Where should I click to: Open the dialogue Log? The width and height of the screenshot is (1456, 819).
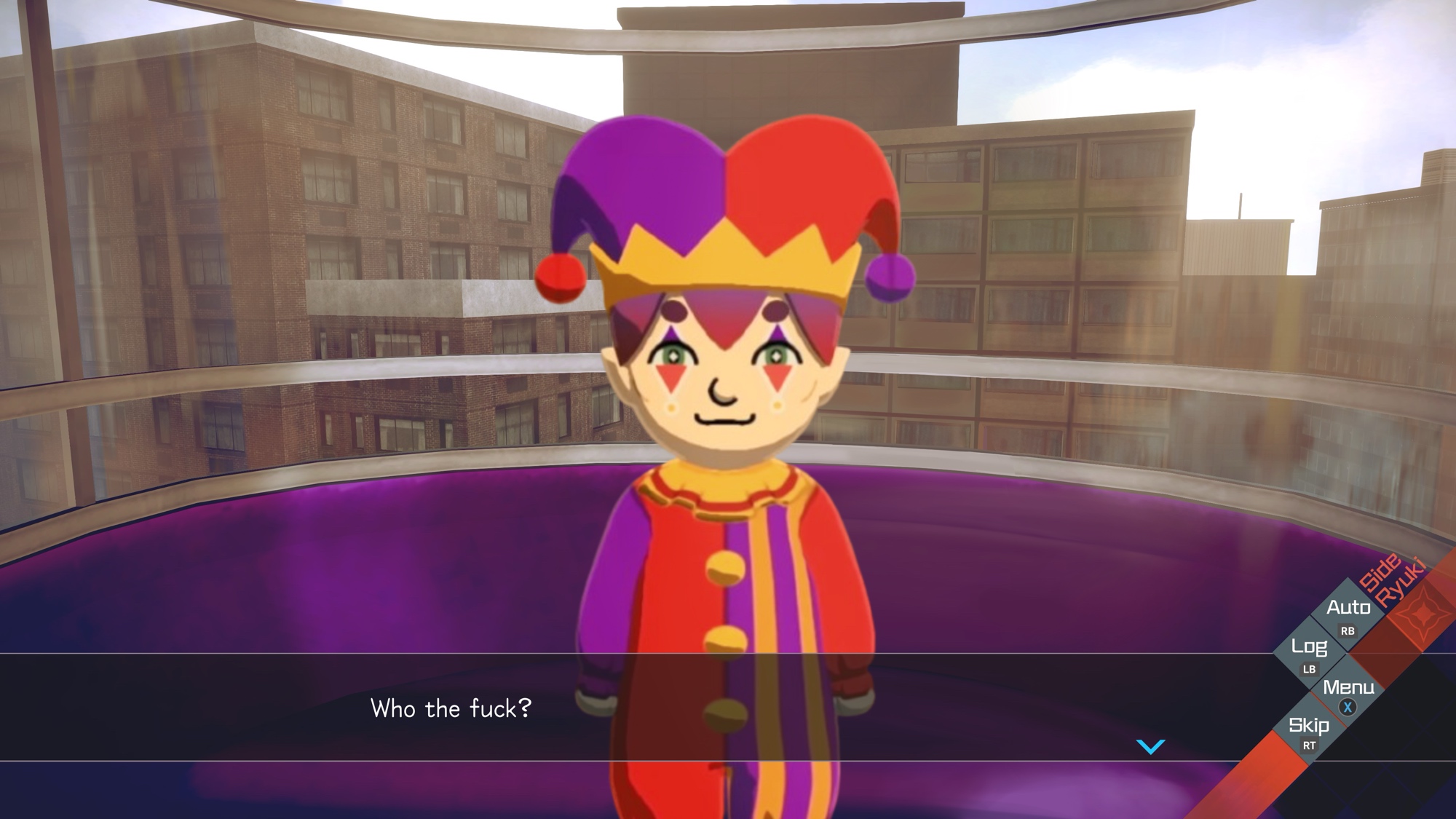coord(1309,653)
